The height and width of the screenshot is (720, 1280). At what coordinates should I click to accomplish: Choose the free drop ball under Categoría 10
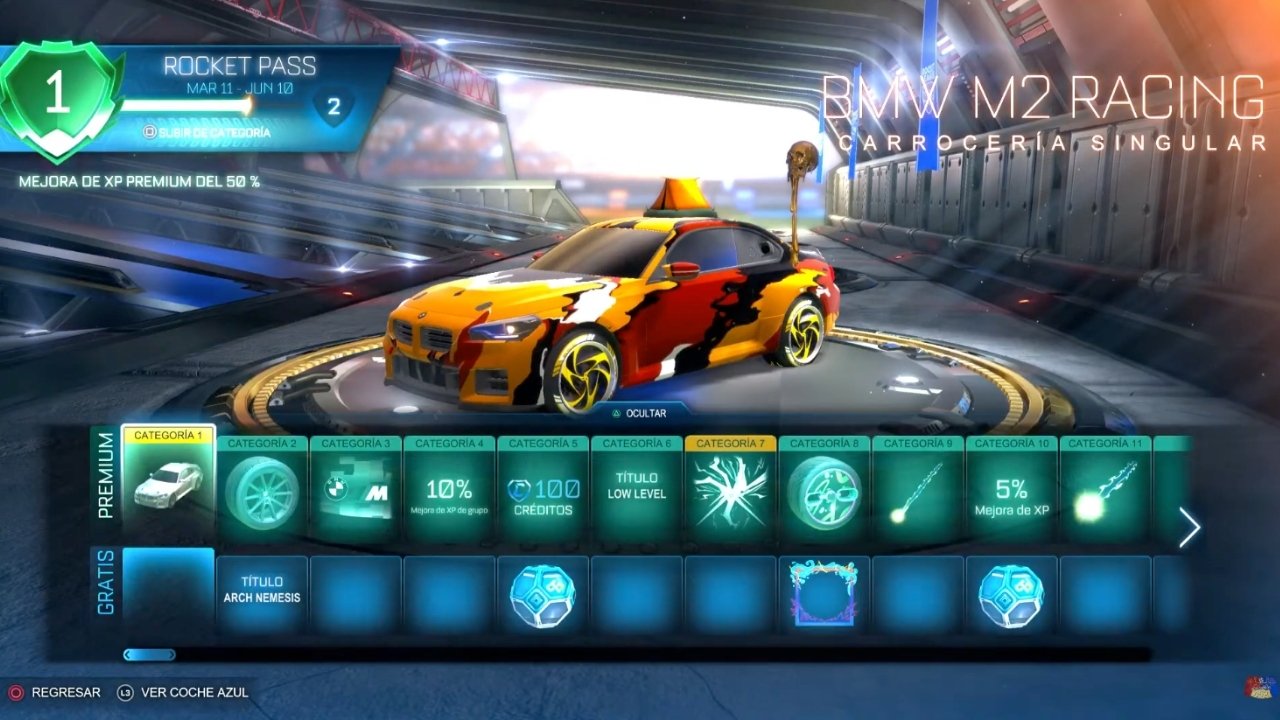coord(1011,593)
